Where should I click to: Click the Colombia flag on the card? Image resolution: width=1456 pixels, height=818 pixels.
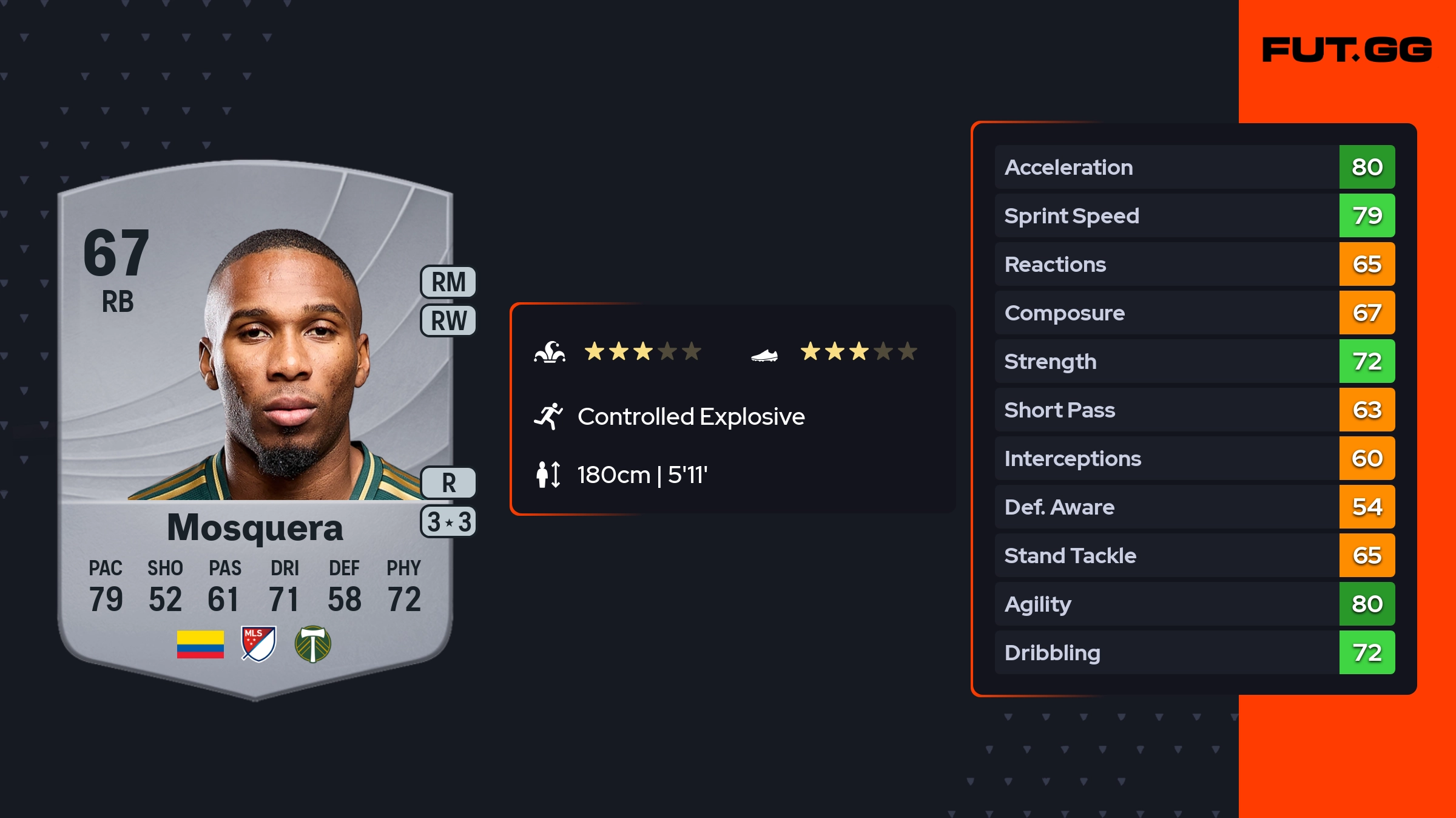click(200, 644)
